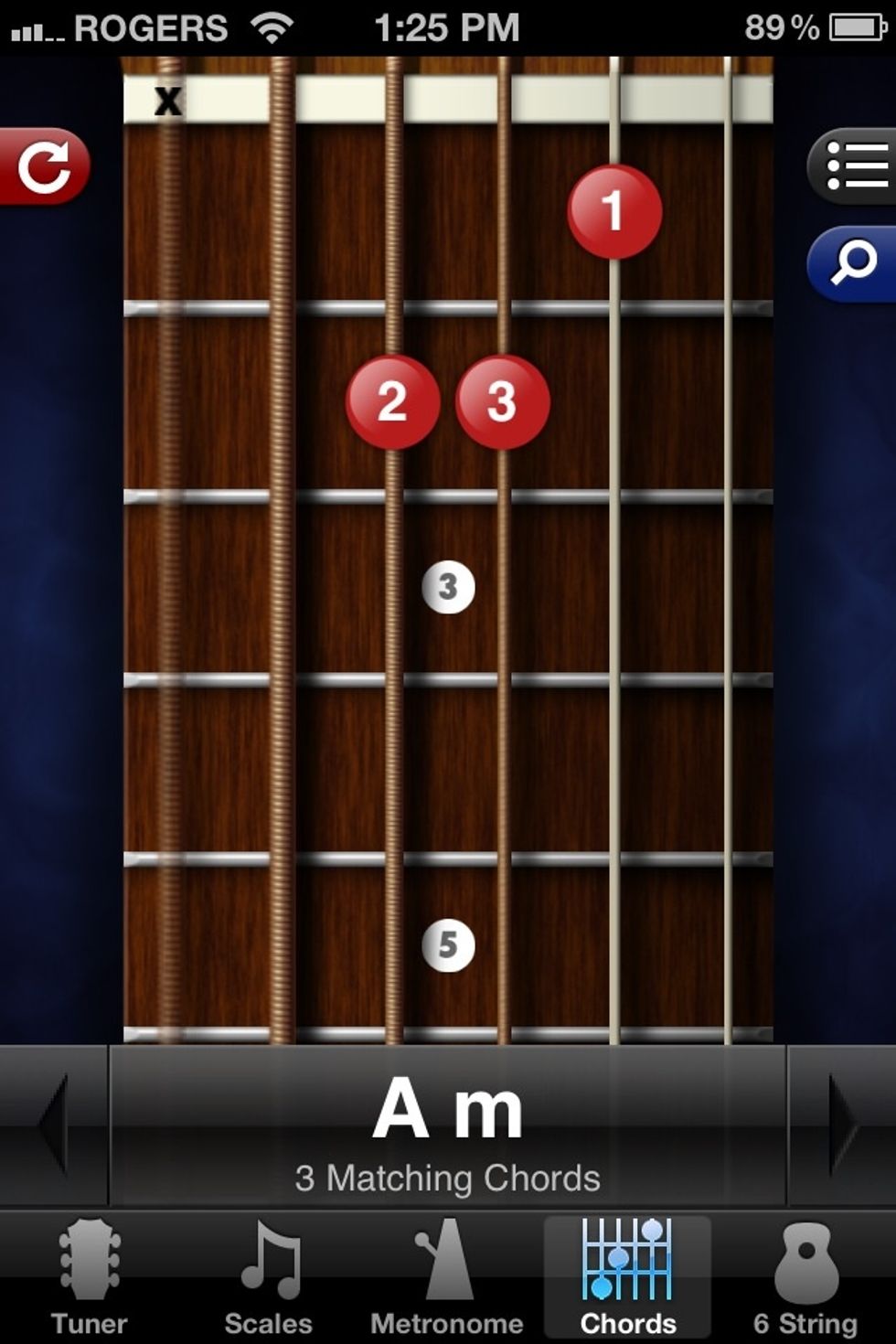
Task: Tap the red finger marker numbered 1
Action: click(x=614, y=211)
